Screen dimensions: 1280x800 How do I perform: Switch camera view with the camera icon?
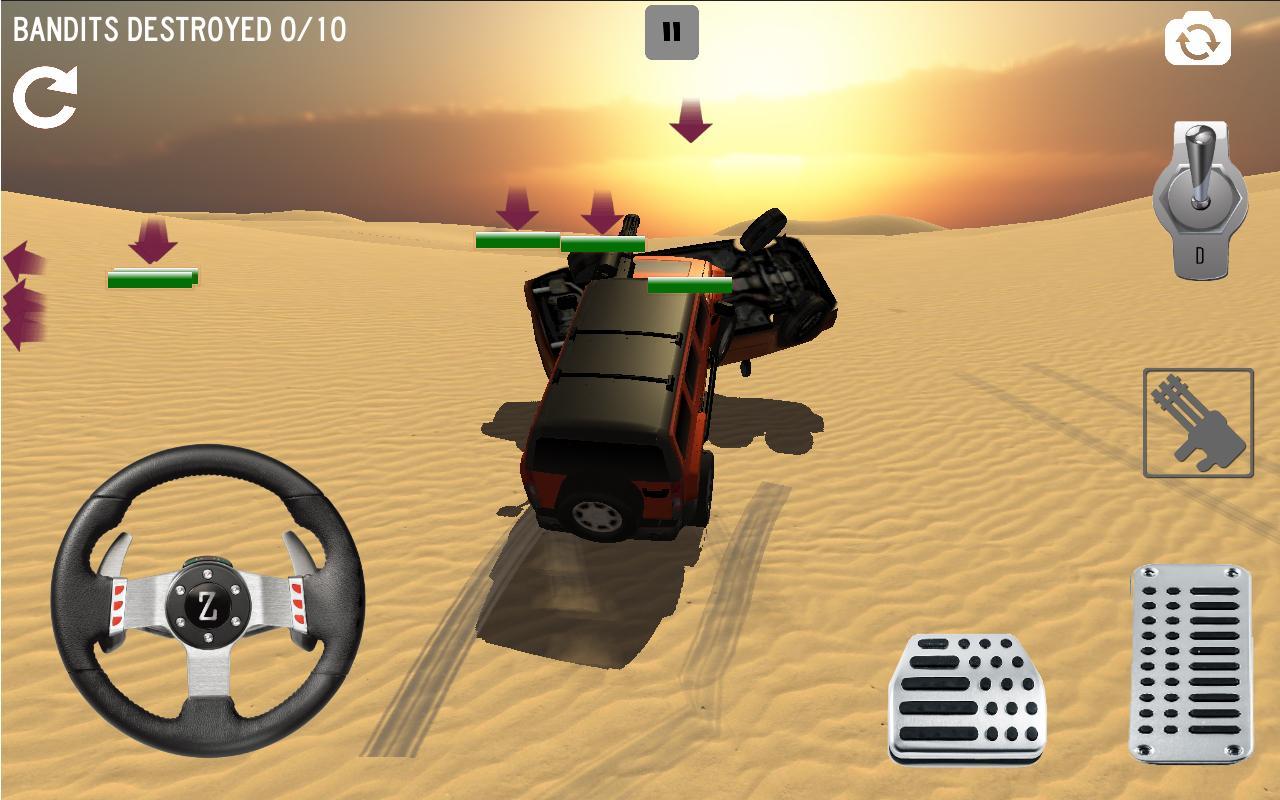(x=1196, y=40)
